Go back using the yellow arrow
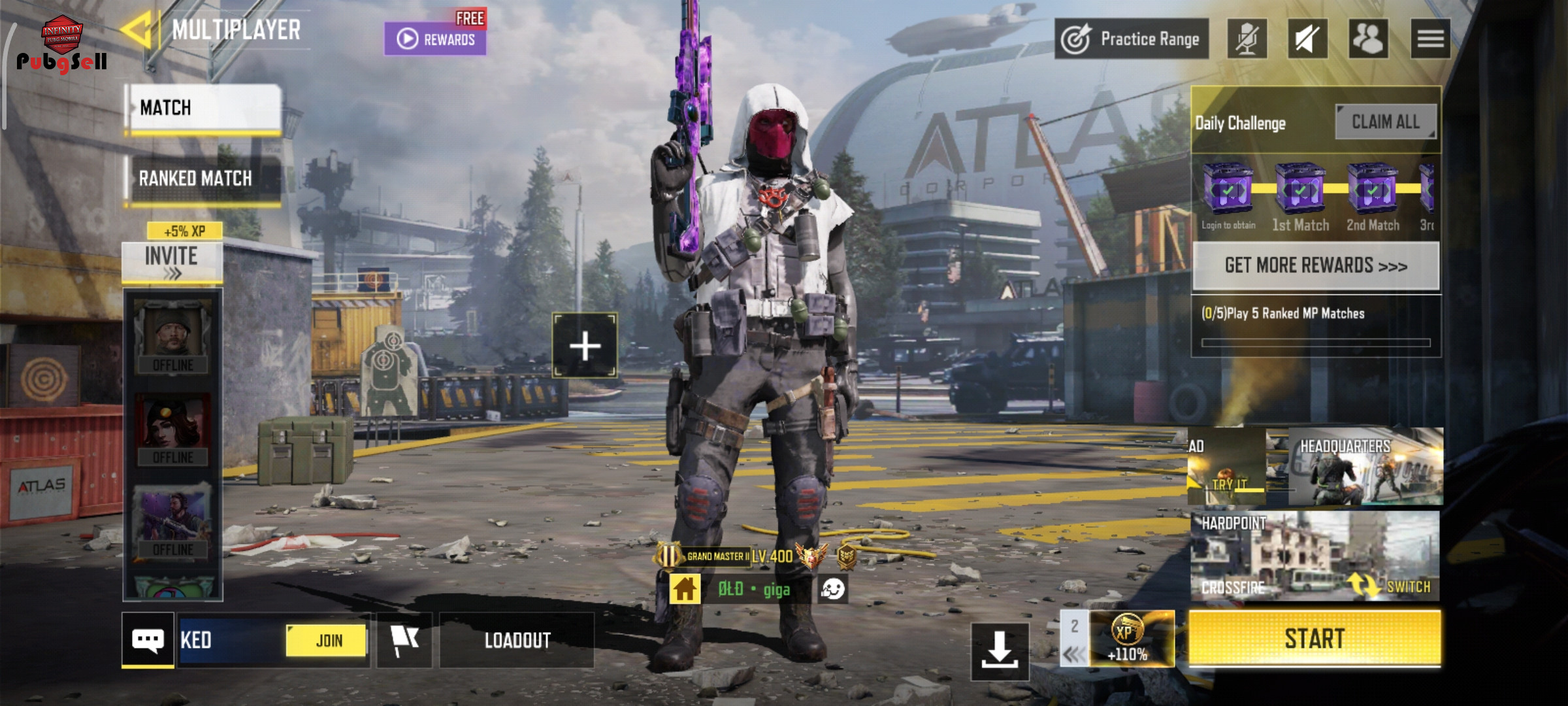Screen dimensions: 1568x706 tap(137, 29)
